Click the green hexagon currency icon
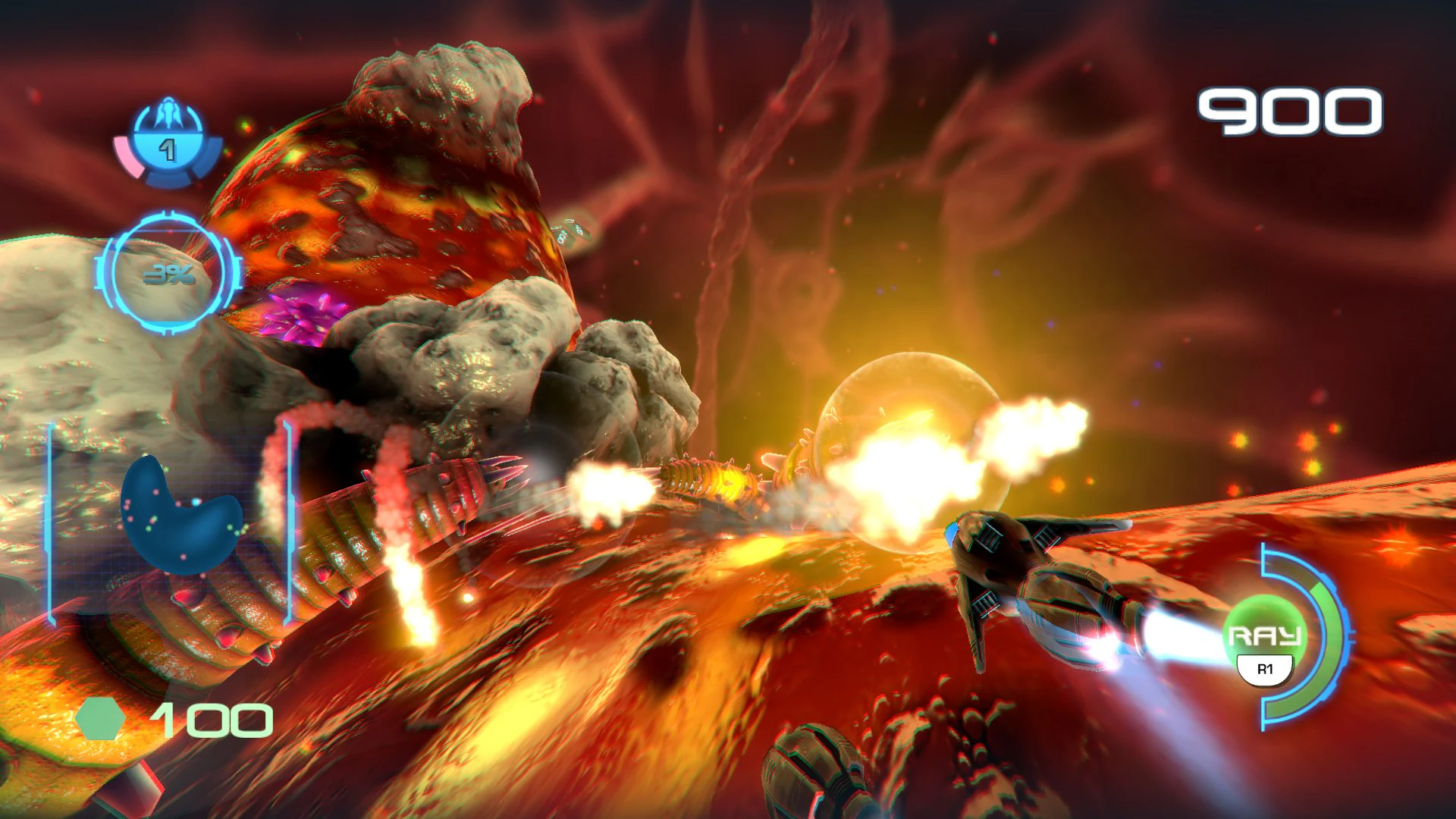1456x819 pixels. 100,719
